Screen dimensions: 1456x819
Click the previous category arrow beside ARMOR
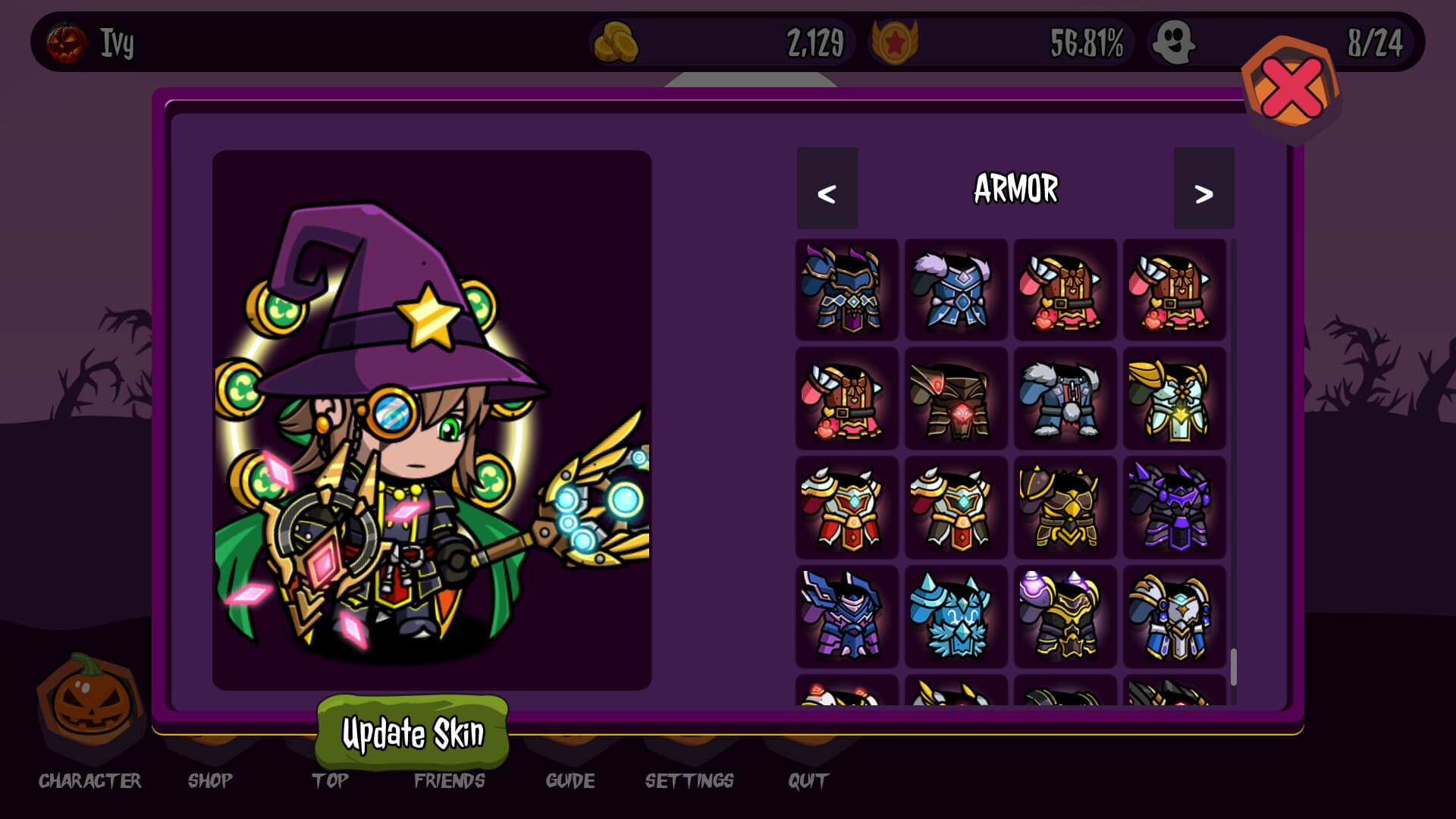[x=827, y=191]
